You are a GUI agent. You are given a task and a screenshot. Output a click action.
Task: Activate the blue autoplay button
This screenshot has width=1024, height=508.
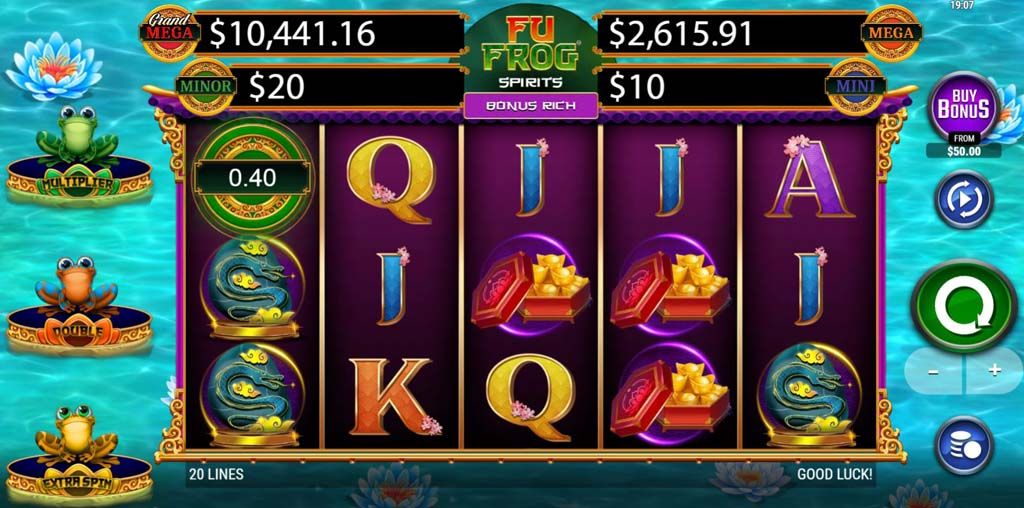[963, 199]
